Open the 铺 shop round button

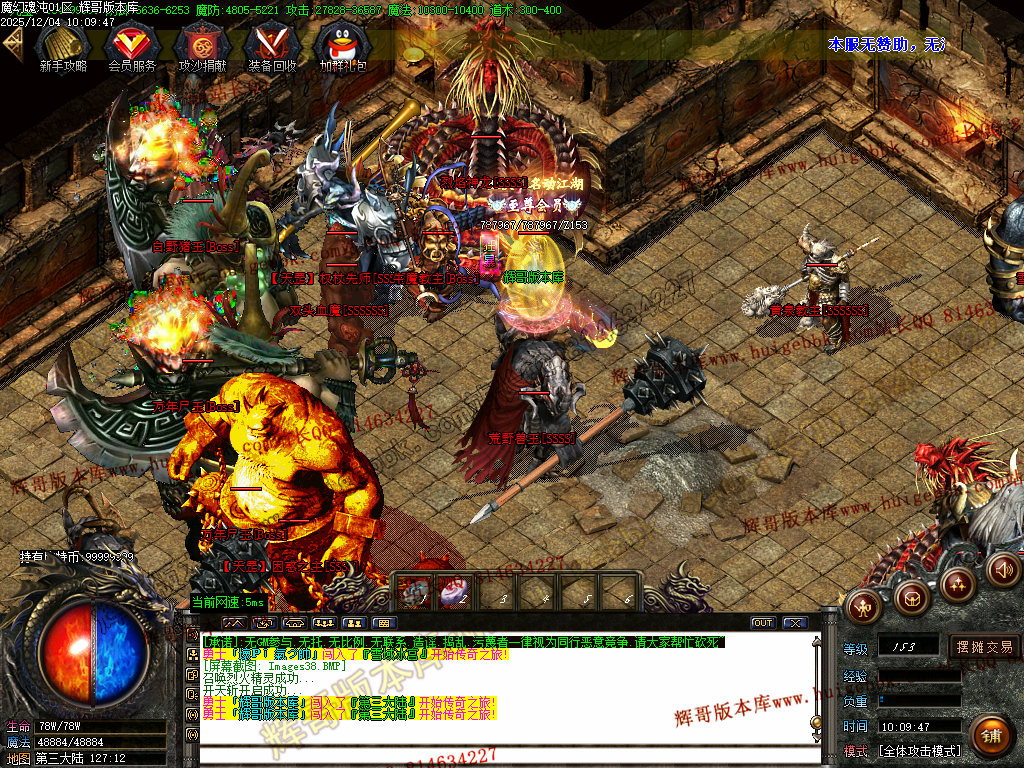tap(990, 737)
